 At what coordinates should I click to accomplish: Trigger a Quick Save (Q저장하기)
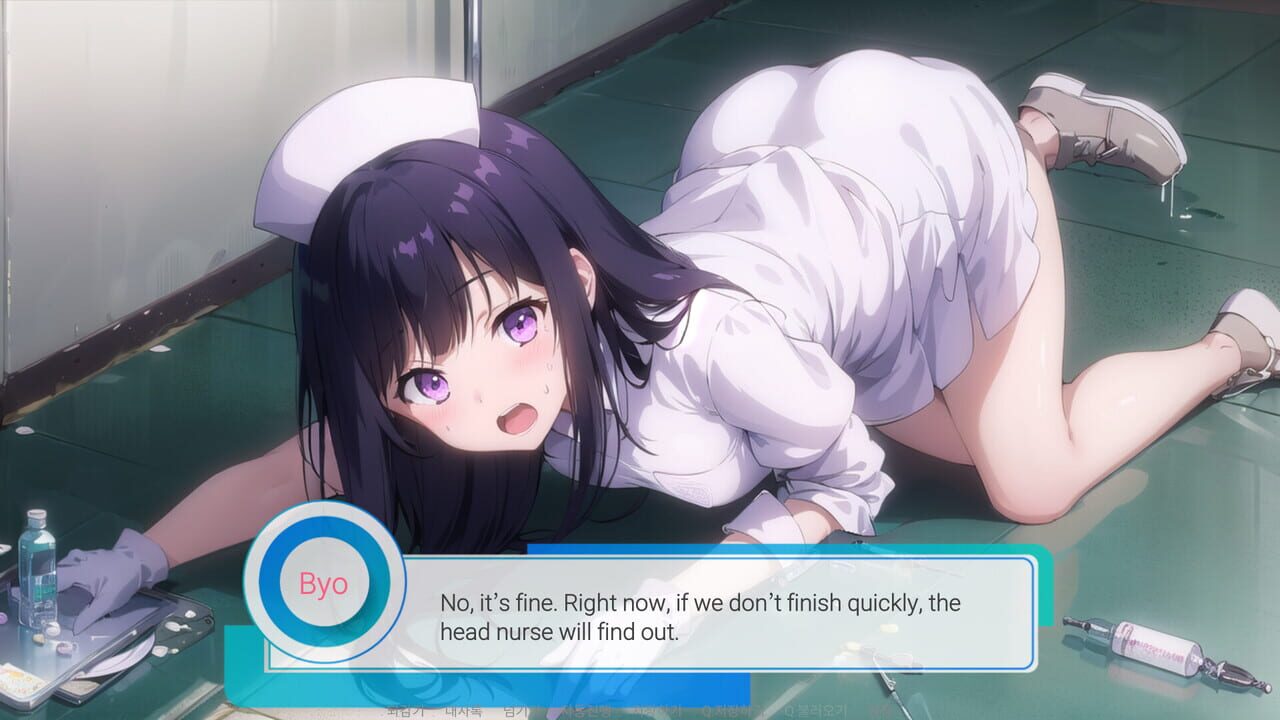pos(728,712)
